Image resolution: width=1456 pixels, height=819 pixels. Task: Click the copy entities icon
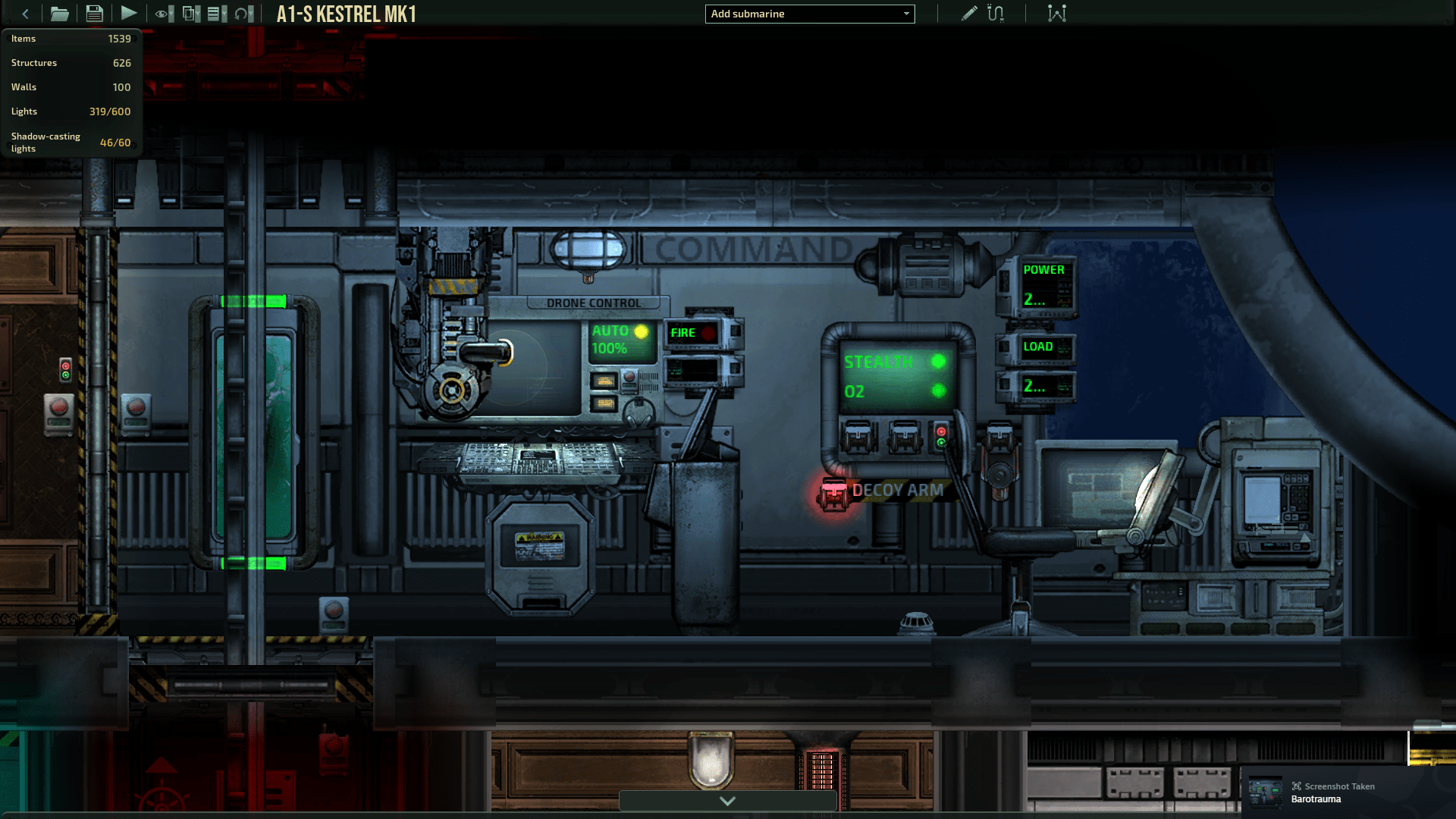189,14
